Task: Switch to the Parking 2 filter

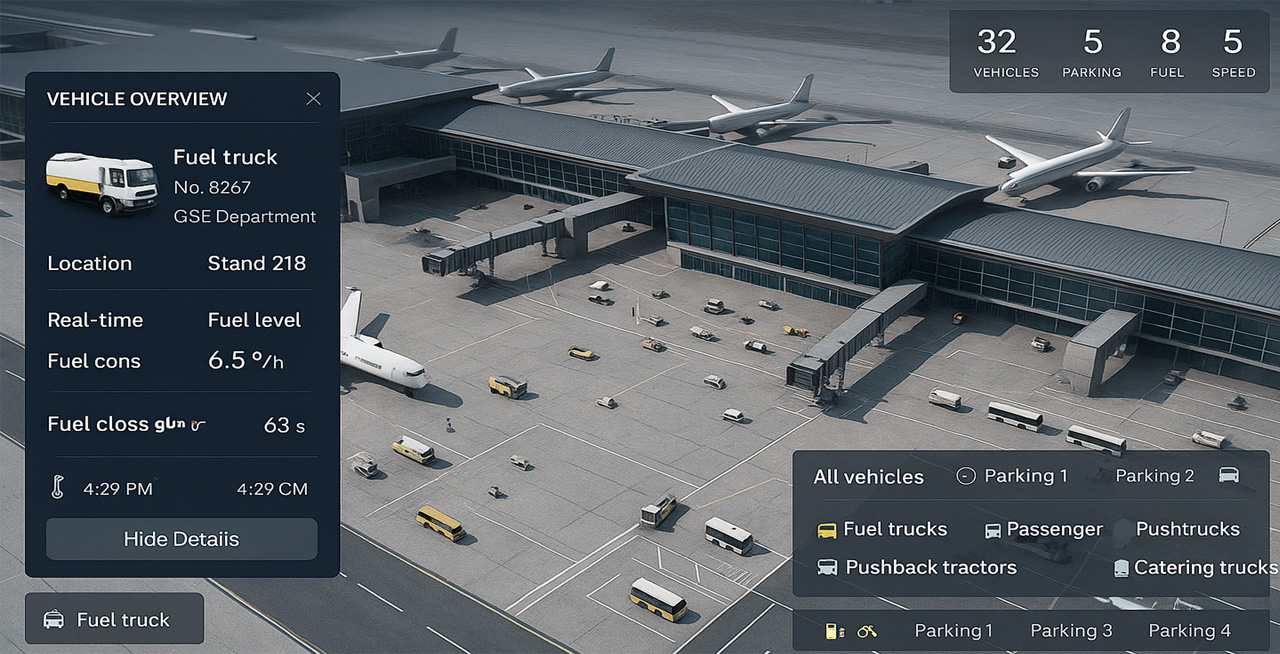Action: click(1154, 476)
